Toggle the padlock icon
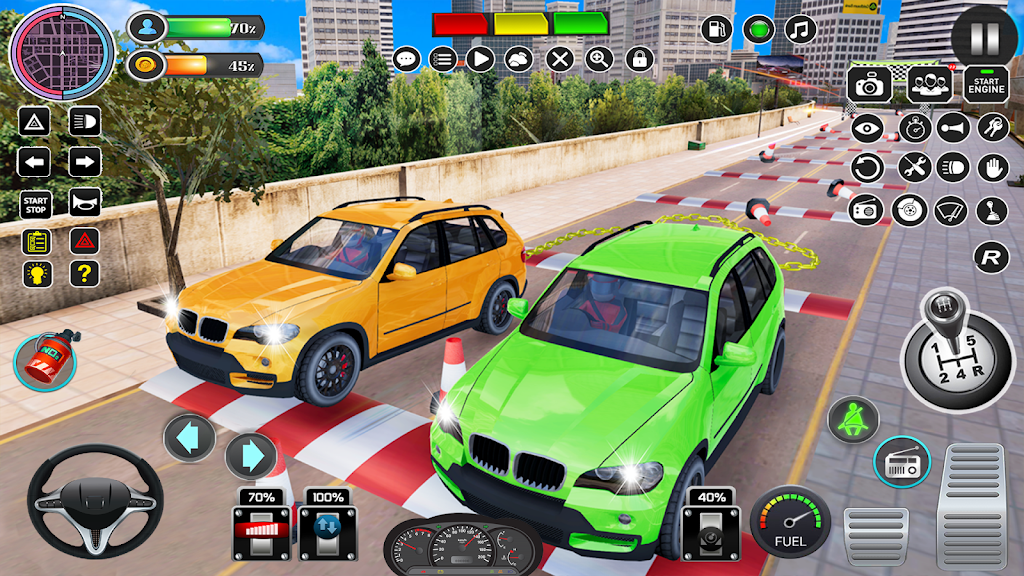1024x576 pixels. pyautogui.click(x=640, y=59)
